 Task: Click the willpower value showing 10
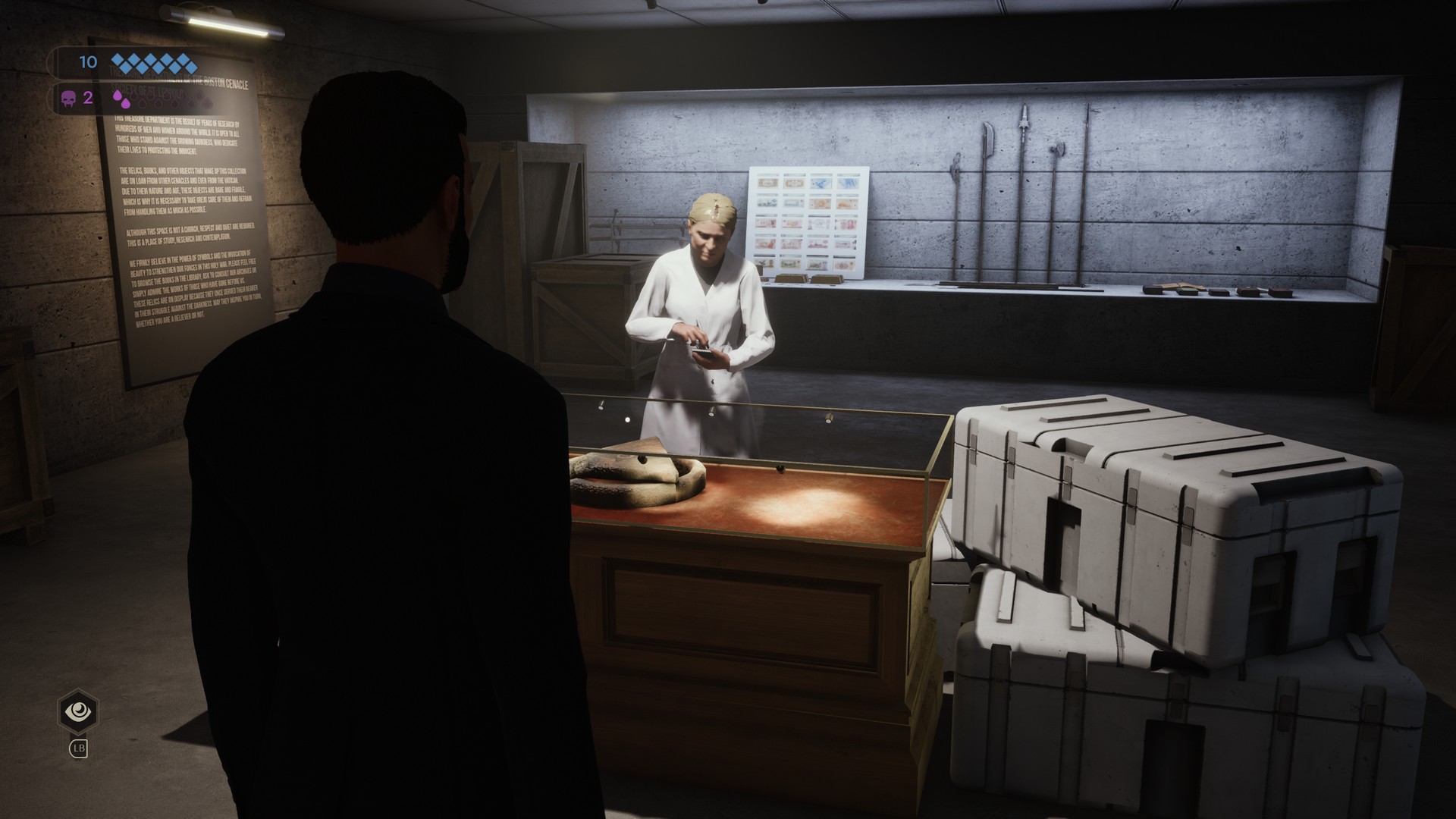pyautogui.click(x=88, y=61)
